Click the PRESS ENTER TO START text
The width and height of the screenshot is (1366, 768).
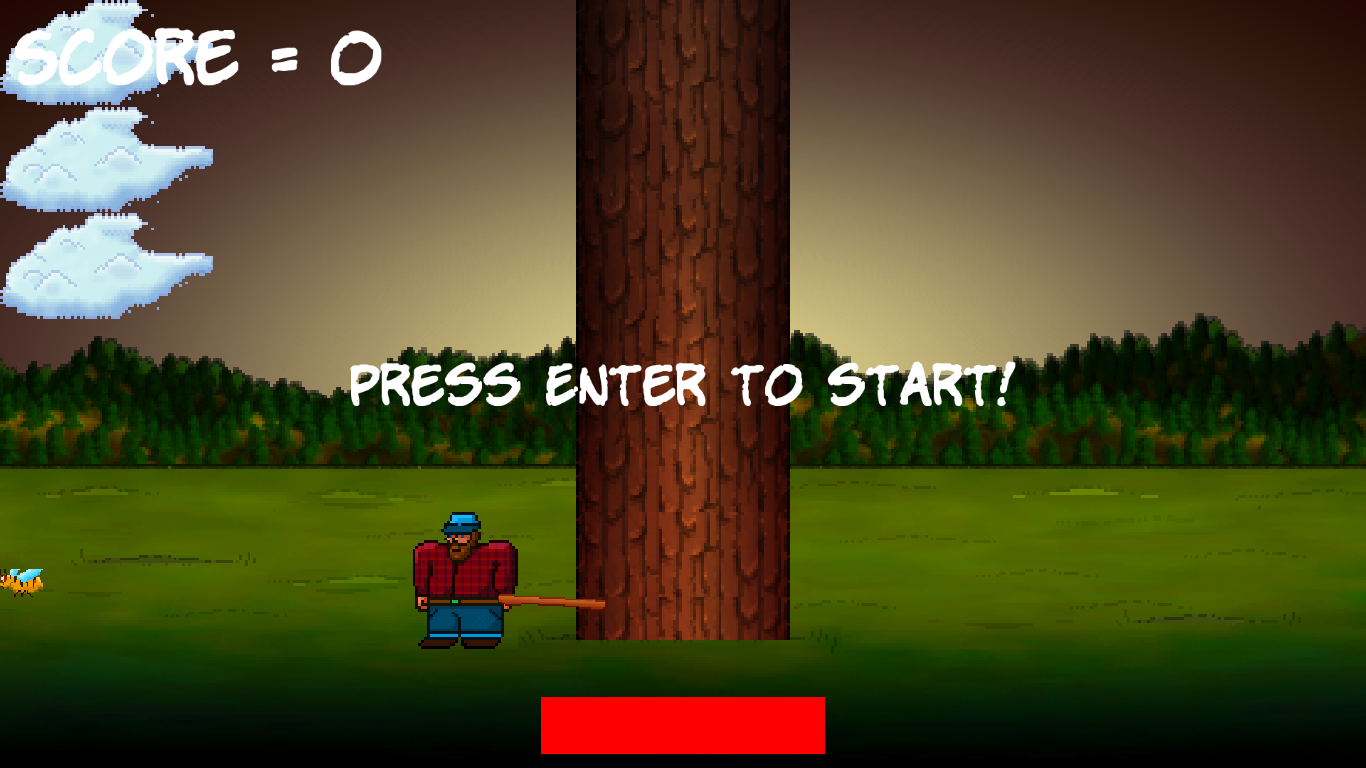pyautogui.click(x=683, y=385)
